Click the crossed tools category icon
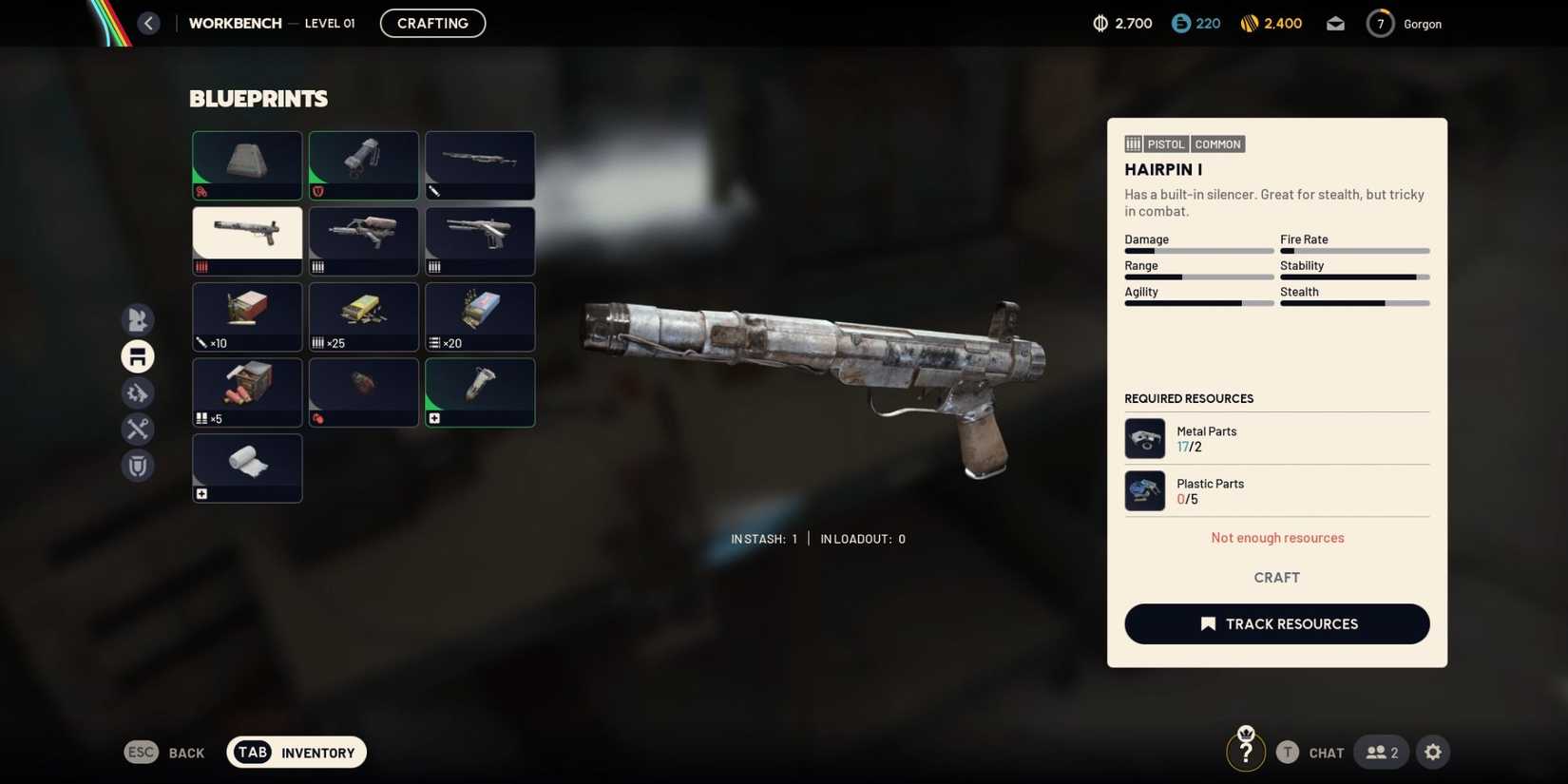The width and height of the screenshot is (1568, 784). coord(137,429)
